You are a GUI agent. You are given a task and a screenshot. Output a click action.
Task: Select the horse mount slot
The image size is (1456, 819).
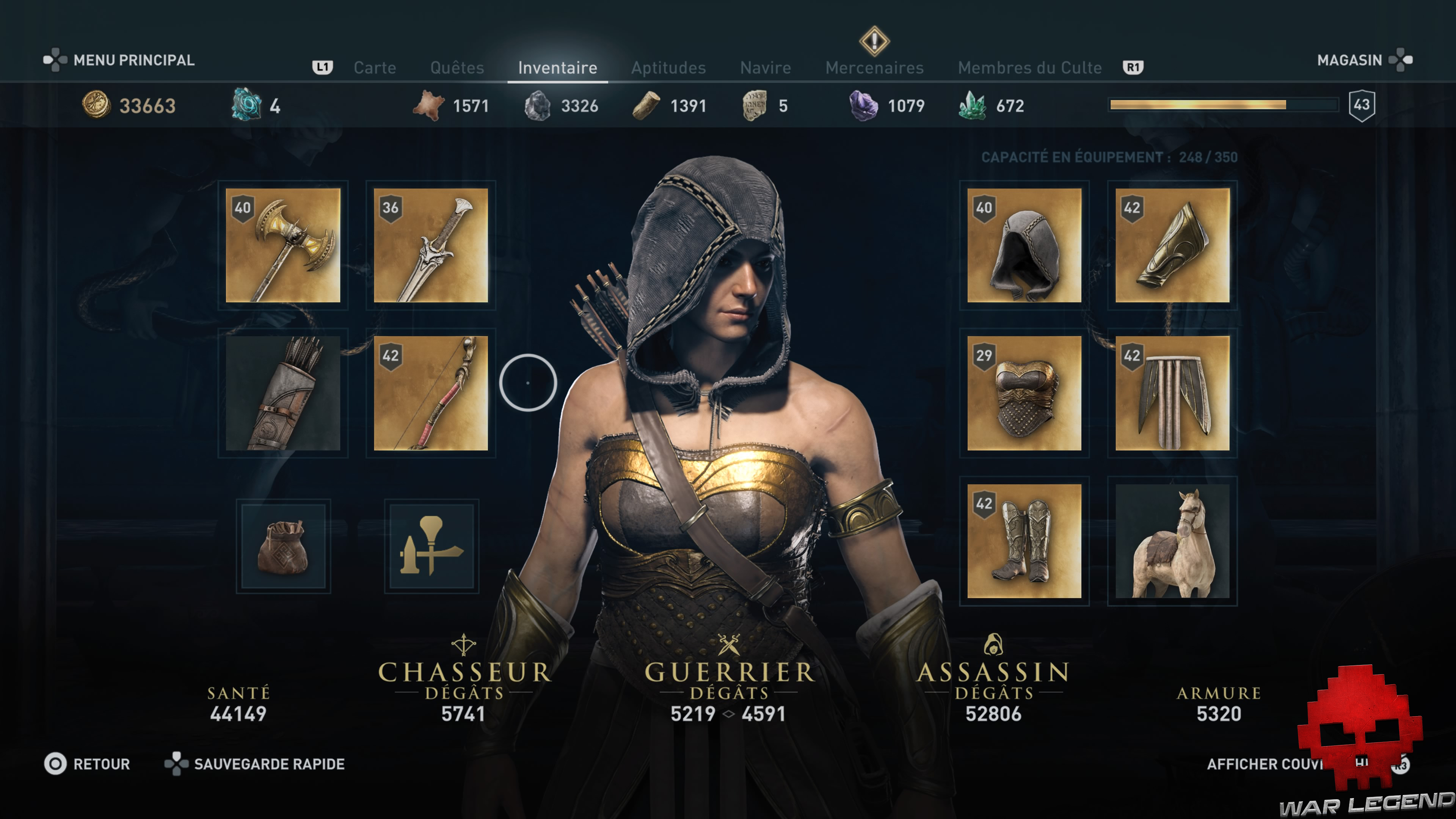[1172, 541]
